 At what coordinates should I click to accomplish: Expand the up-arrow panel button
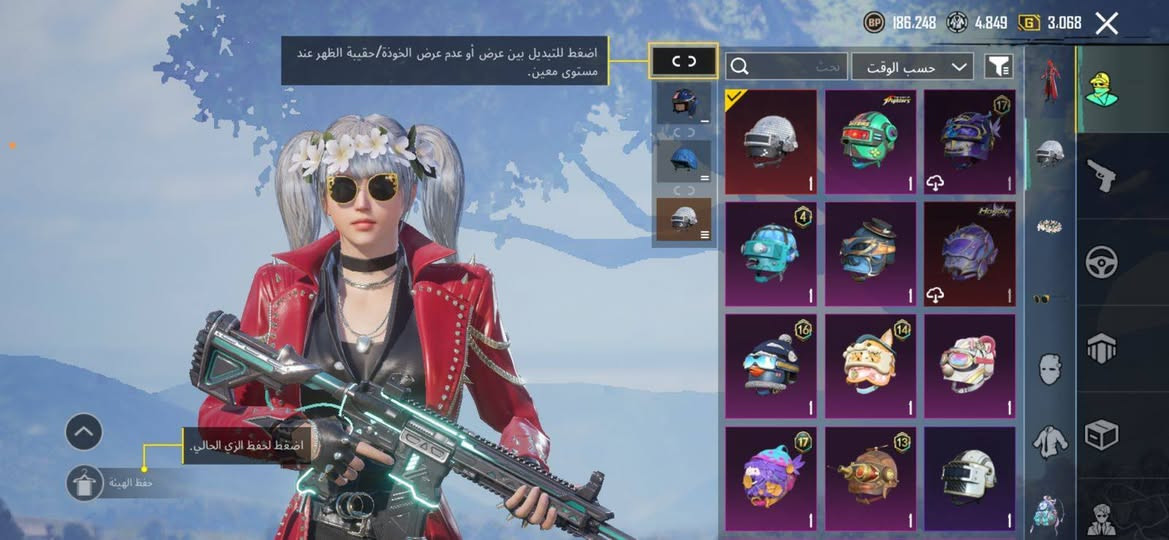(x=84, y=432)
